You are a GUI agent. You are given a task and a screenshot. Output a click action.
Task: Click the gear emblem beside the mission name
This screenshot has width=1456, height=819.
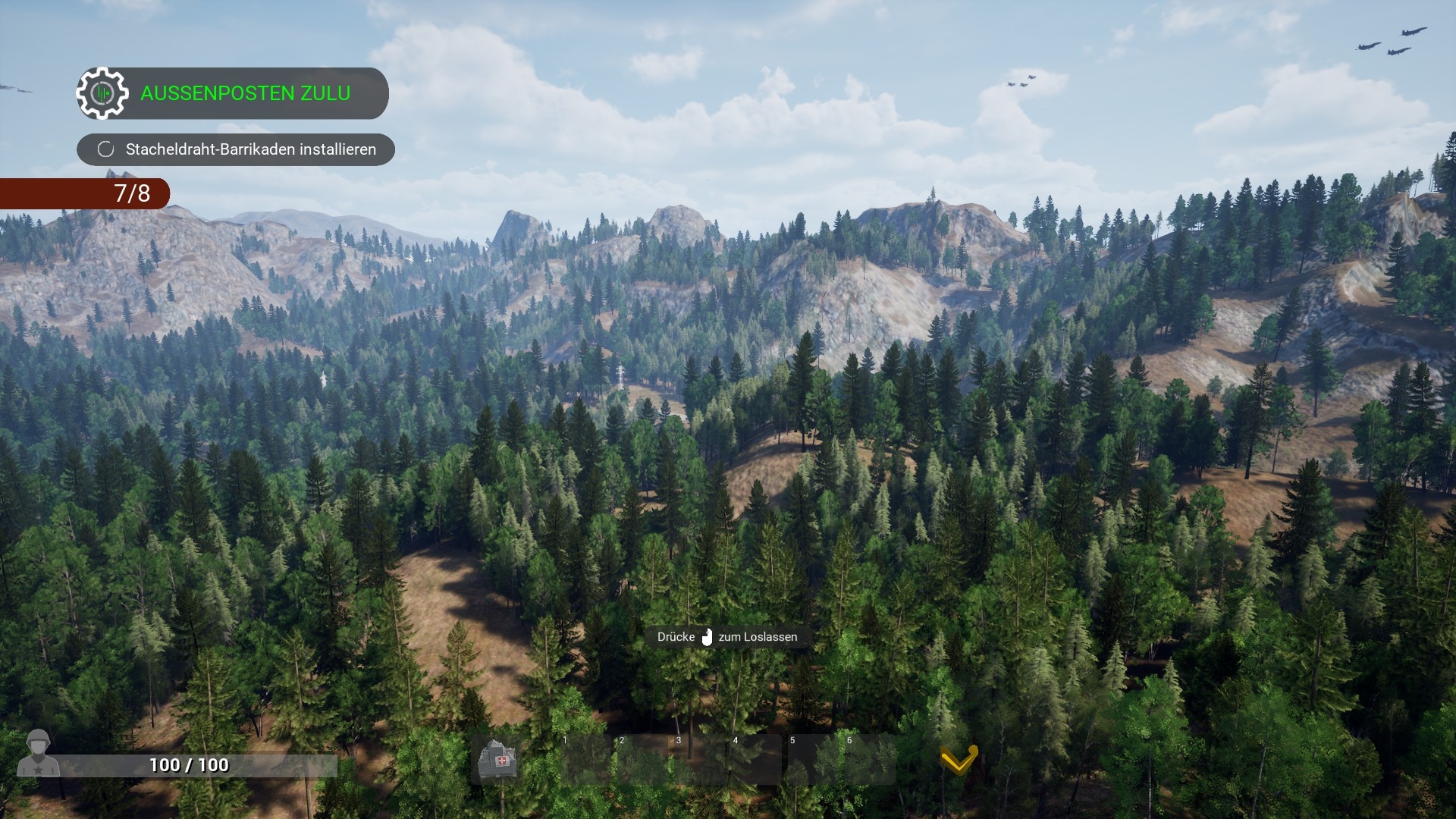coord(102,93)
